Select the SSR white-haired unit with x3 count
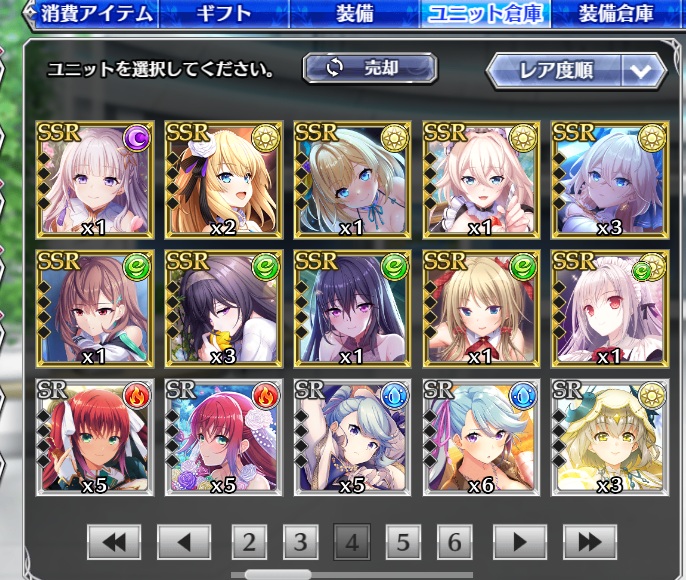686x580 pixels. pyautogui.click(x=609, y=180)
